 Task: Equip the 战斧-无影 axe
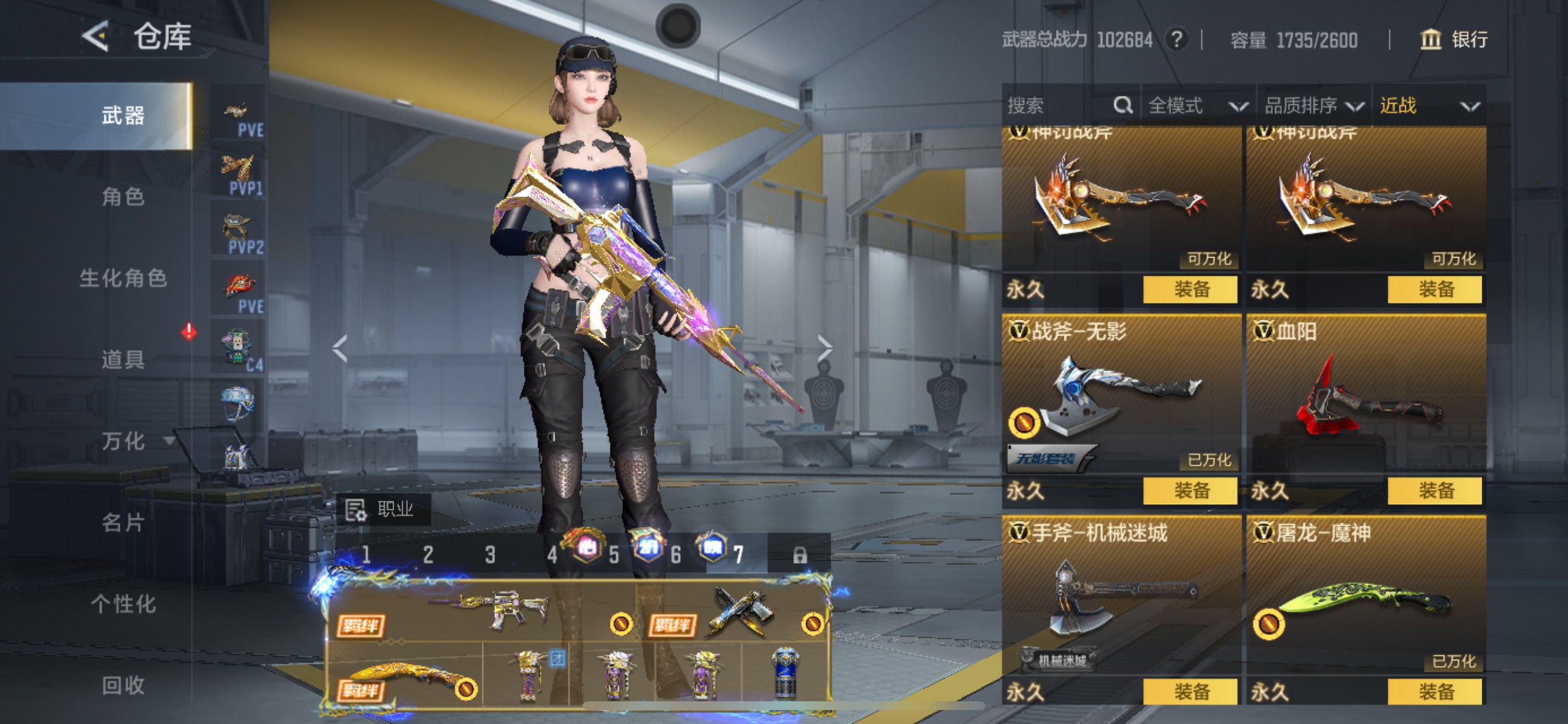[x=1189, y=490]
